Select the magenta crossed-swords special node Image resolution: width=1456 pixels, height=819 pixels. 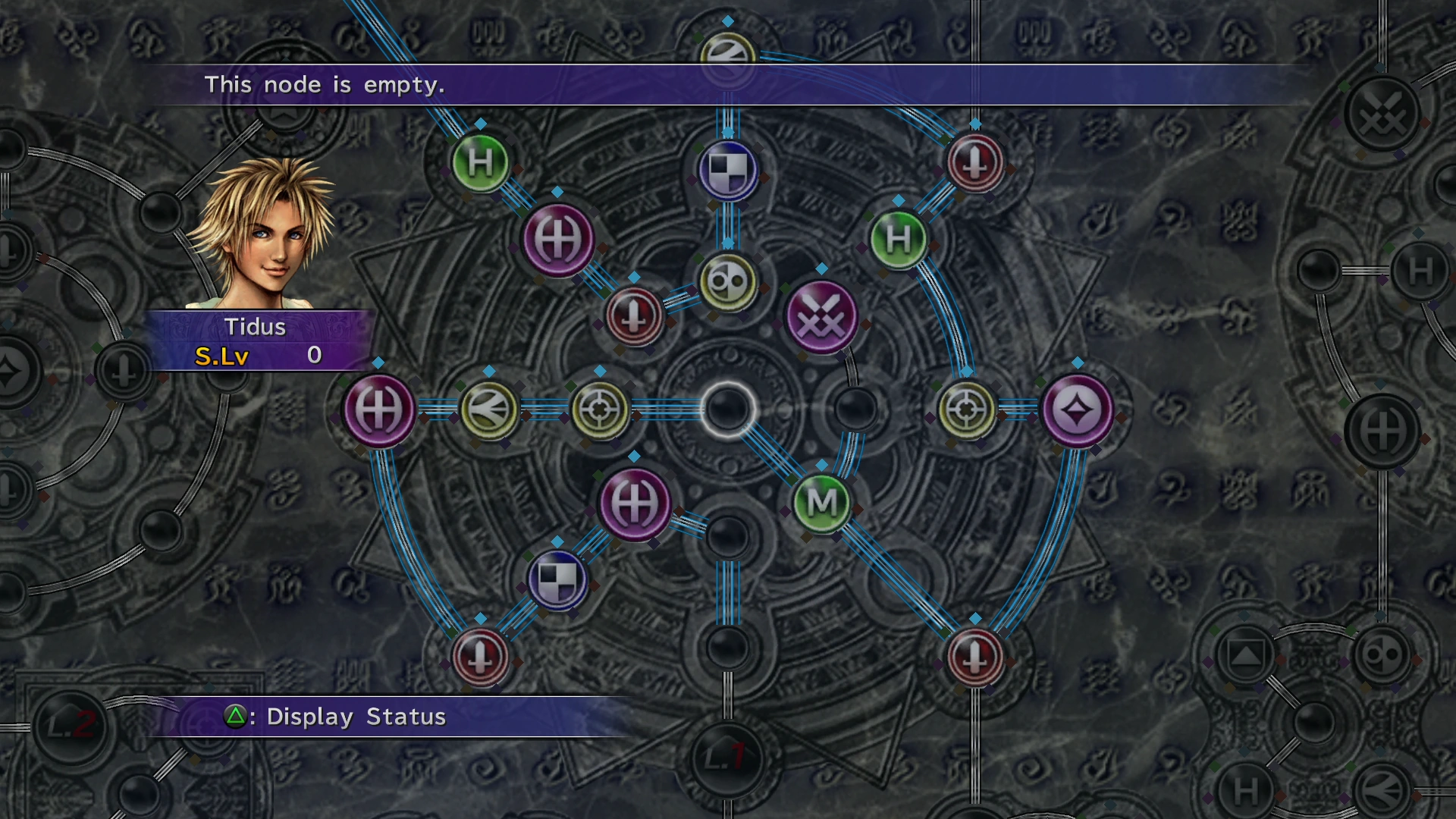point(821,317)
